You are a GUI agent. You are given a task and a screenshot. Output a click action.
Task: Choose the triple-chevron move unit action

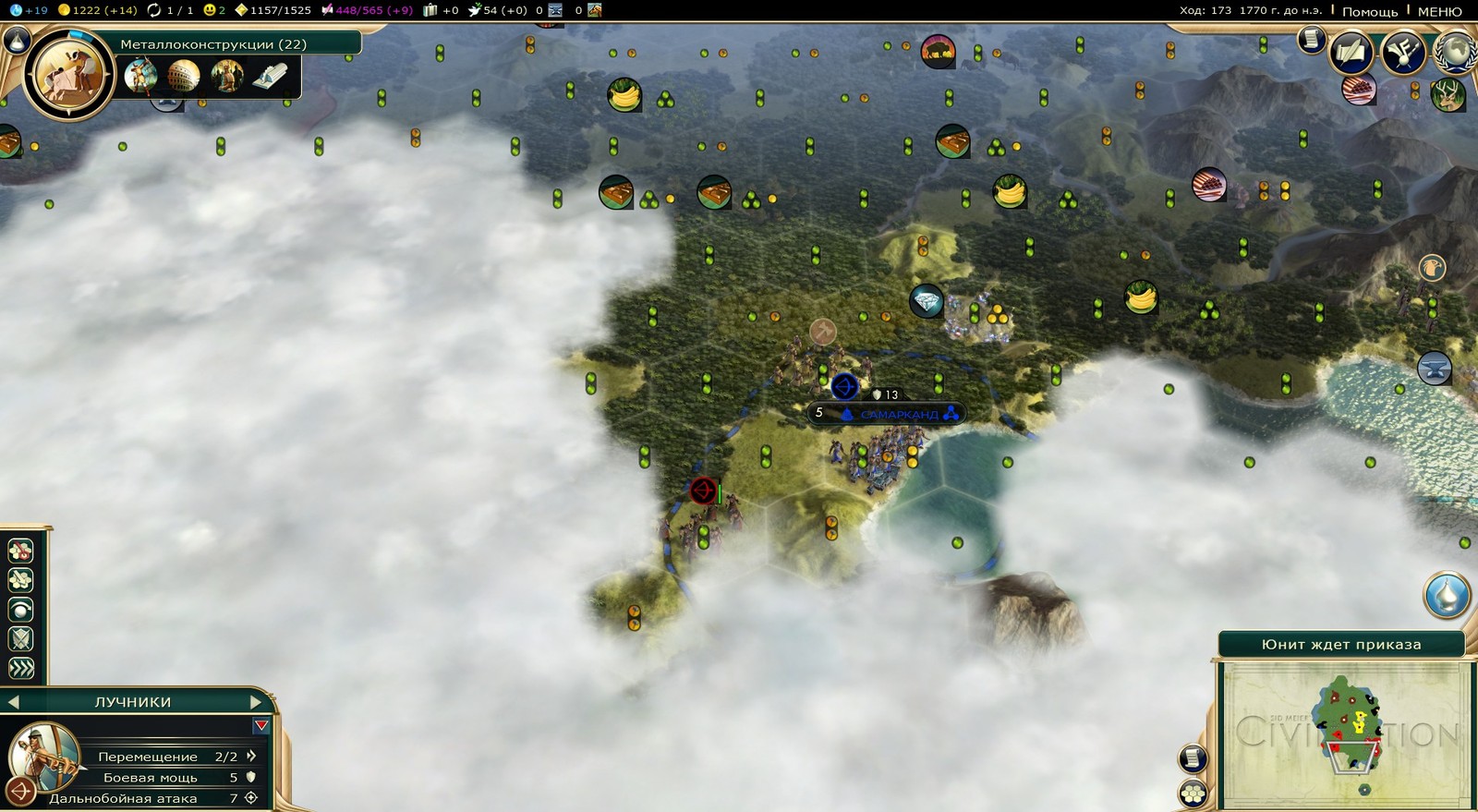20,668
